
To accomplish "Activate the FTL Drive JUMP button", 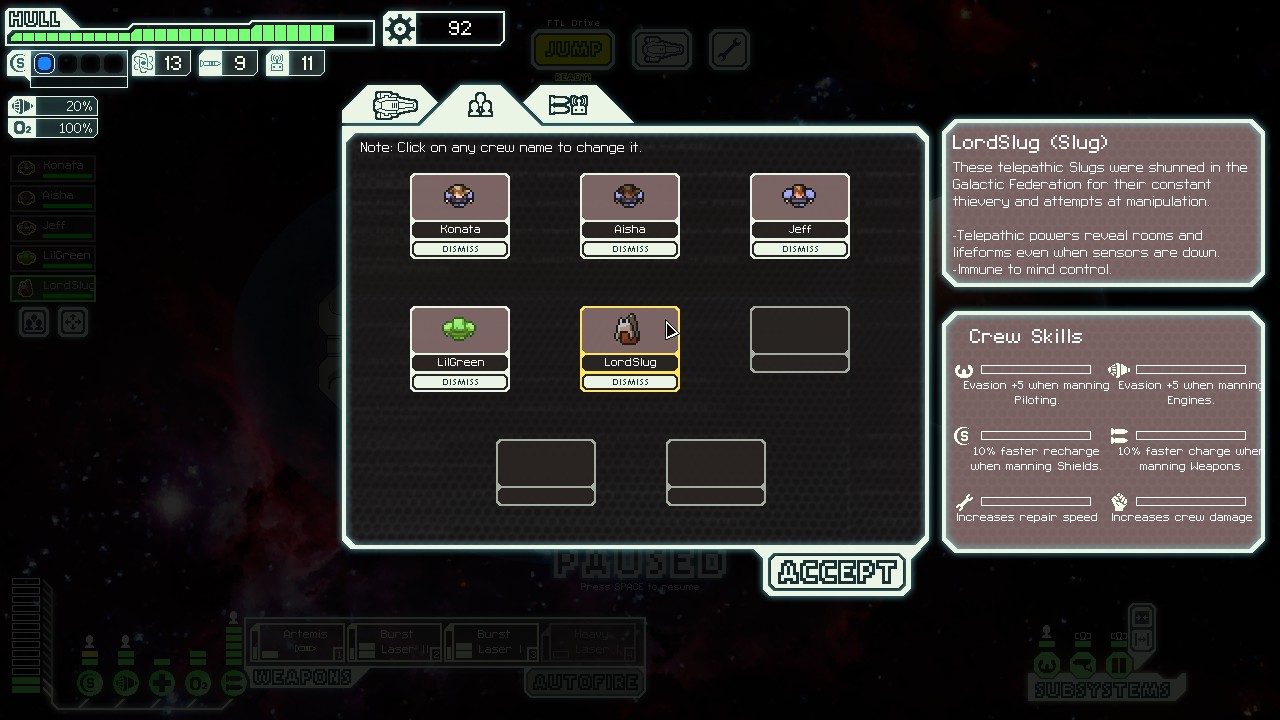I will [573, 49].
